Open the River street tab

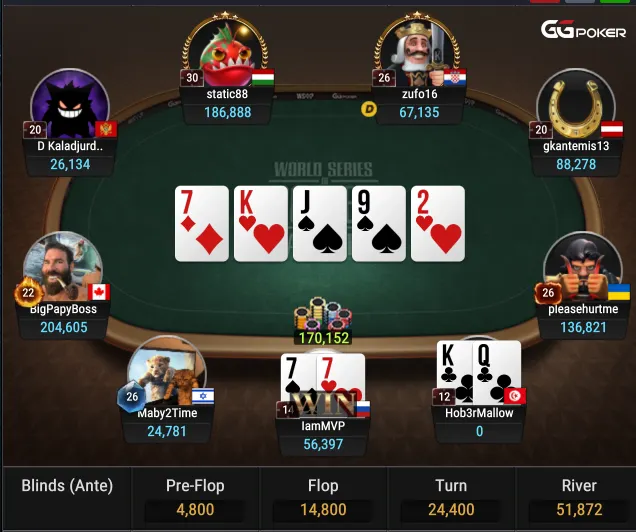pyautogui.click(x=579, y=498)
